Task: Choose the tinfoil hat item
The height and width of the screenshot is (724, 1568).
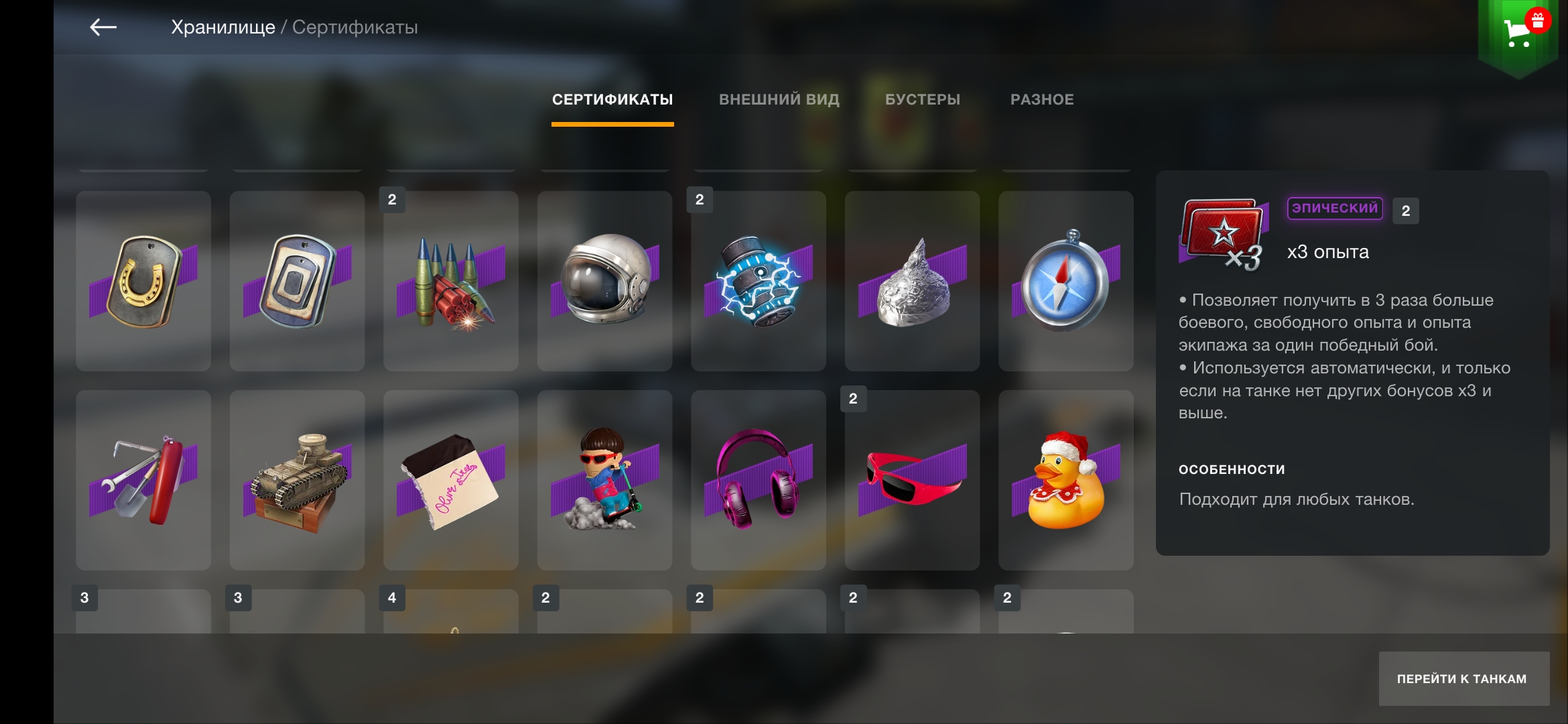Action: pos(912,282)
